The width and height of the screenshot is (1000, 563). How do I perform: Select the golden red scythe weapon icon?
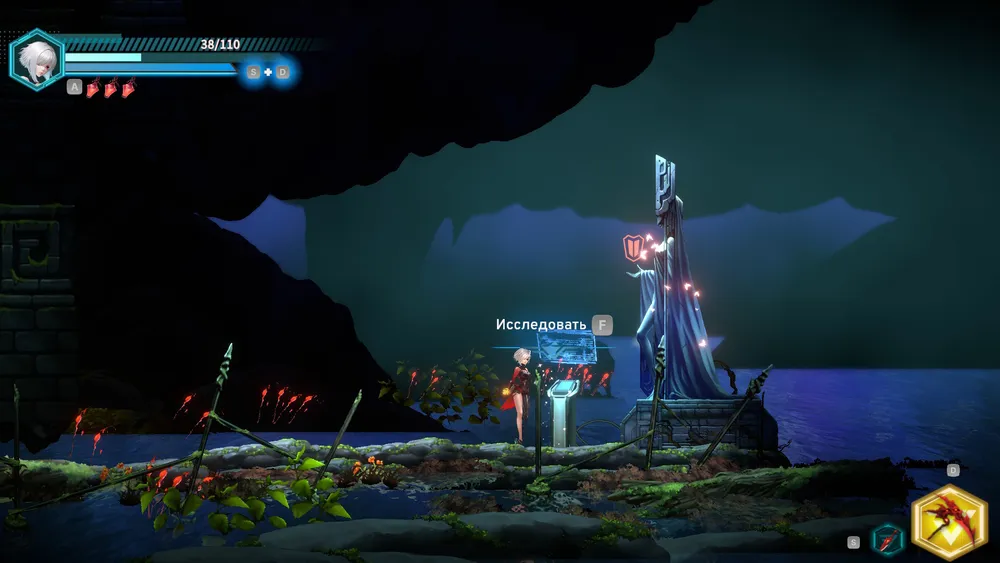pos(949,522)
